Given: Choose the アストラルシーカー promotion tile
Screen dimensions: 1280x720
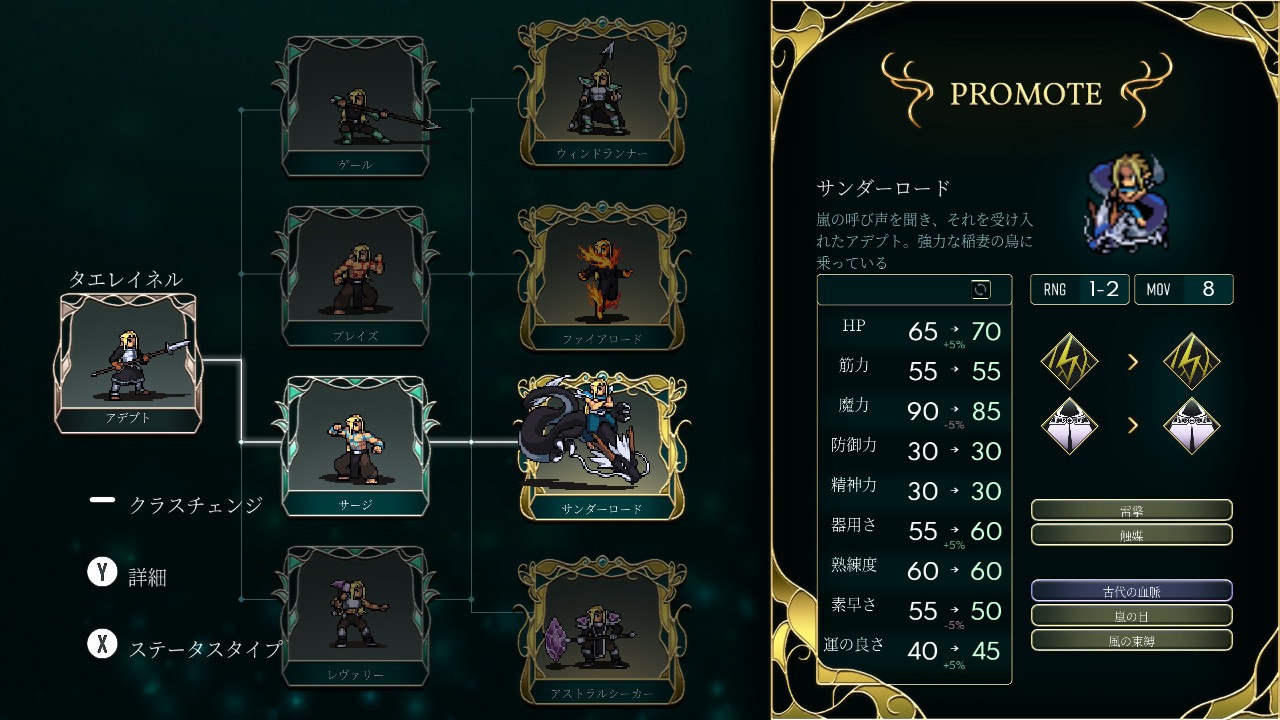Looking at the screenshot, I should tap(601, 632).
